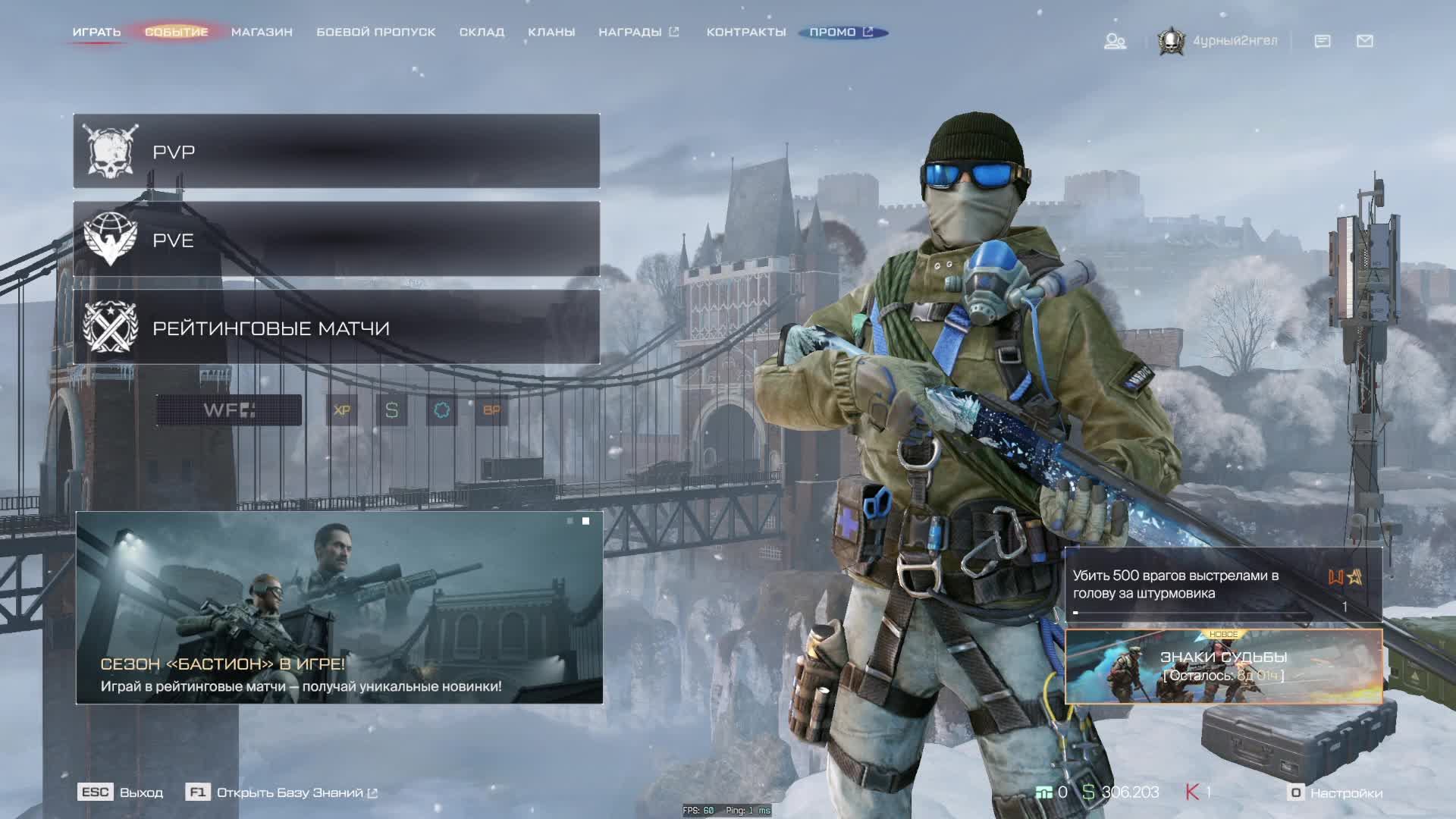Select the PVP game mode

336,152
